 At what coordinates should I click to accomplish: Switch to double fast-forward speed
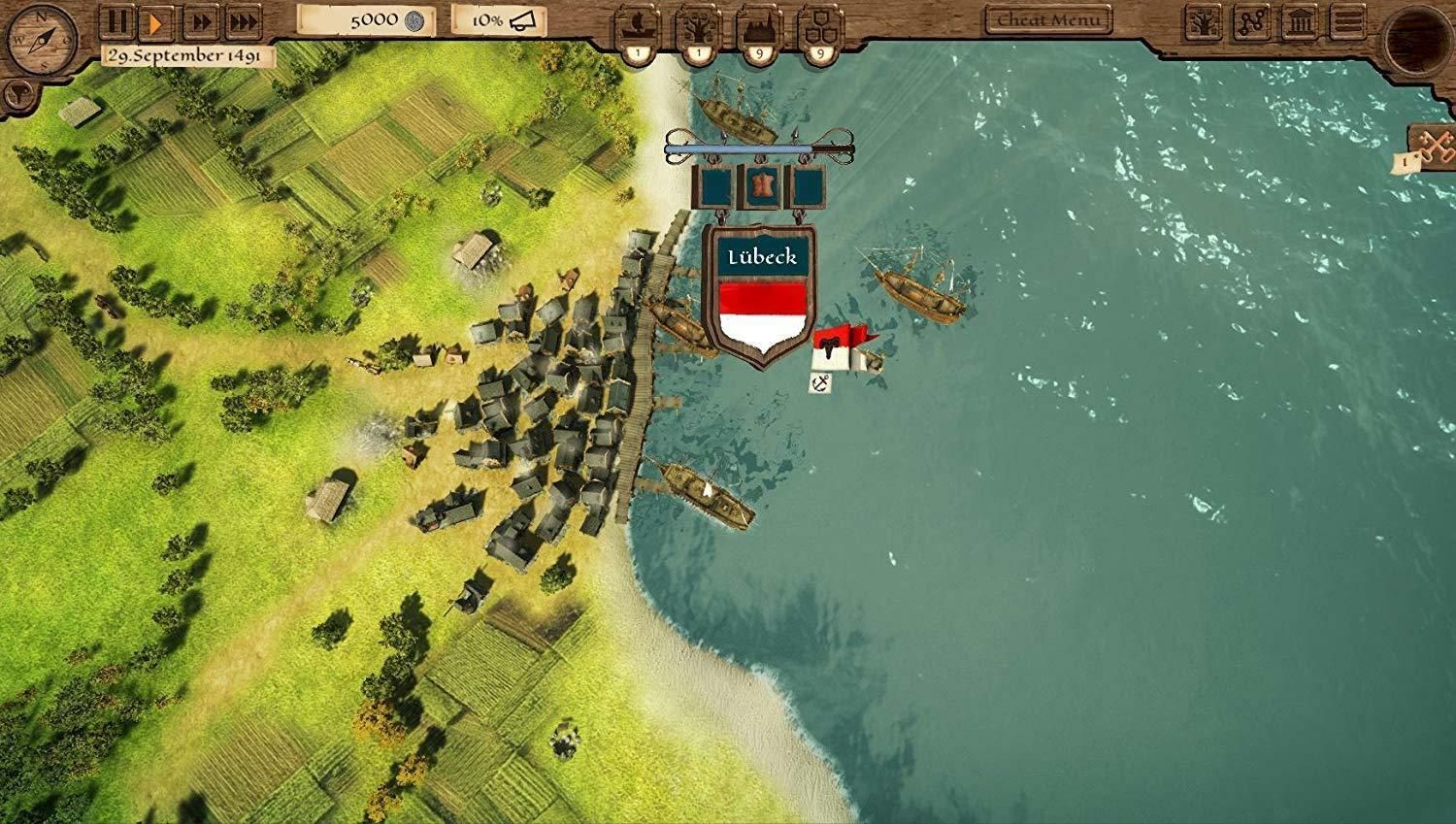click(201, 21)
